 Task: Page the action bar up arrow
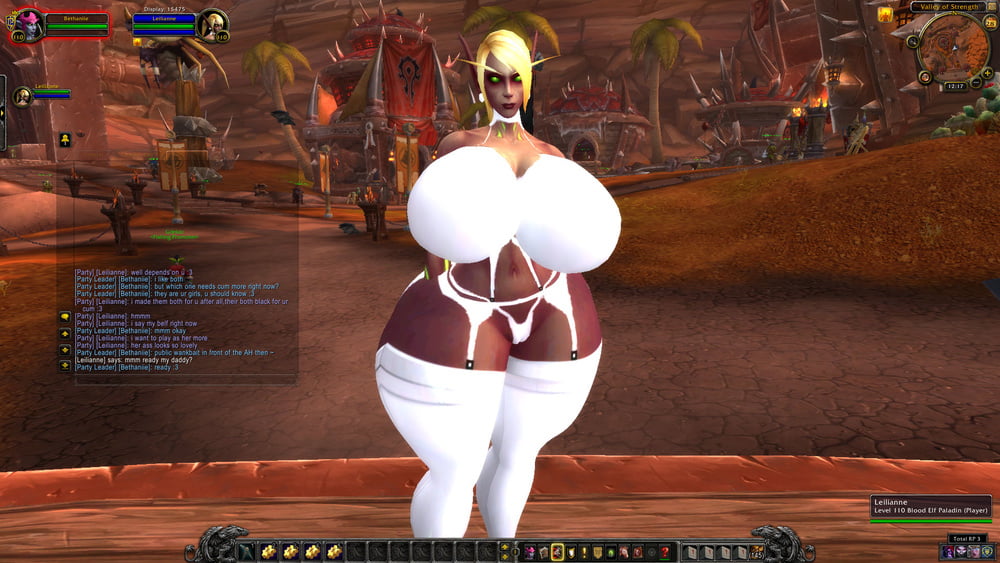click(503, 547)
